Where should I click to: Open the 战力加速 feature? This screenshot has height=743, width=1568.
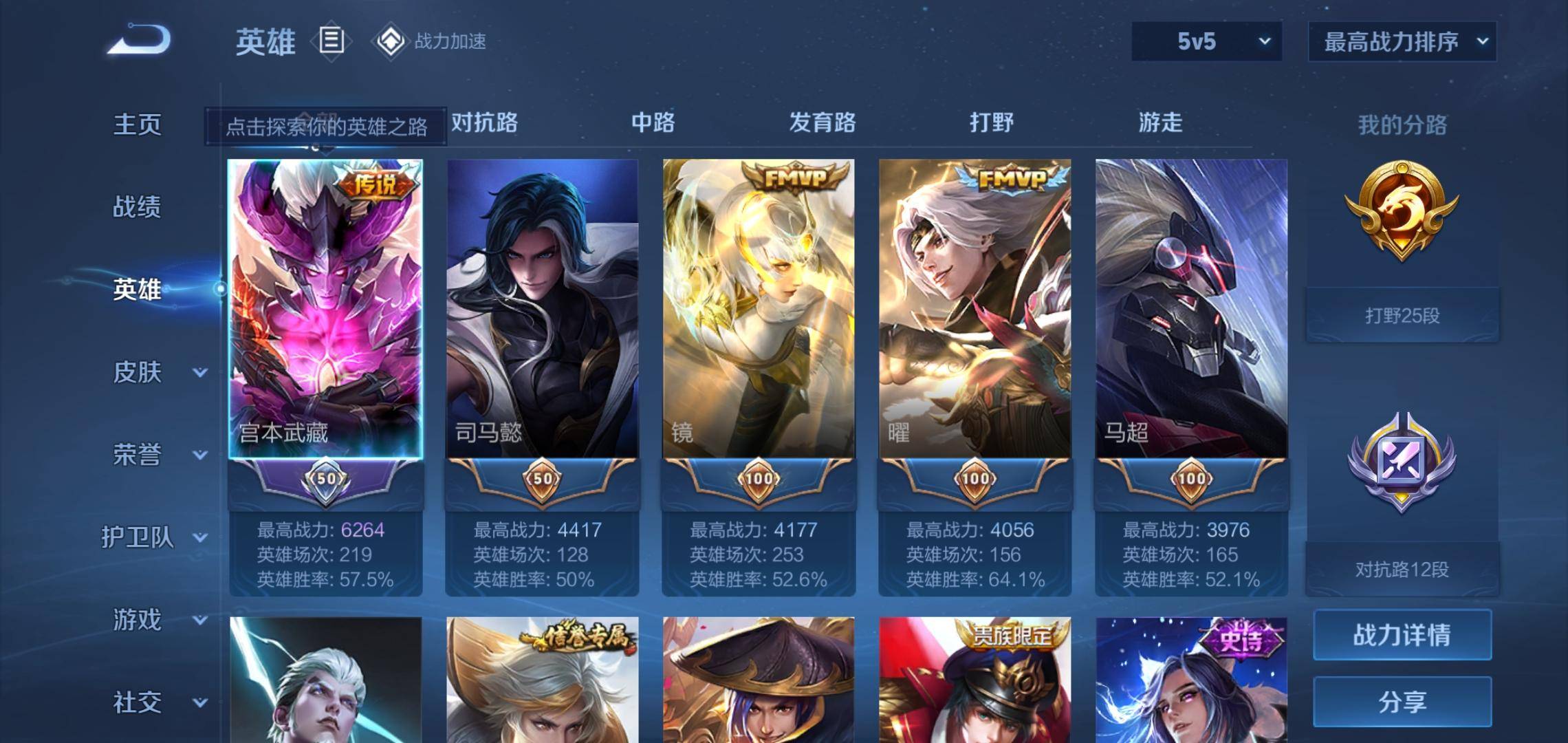[431, 41]
